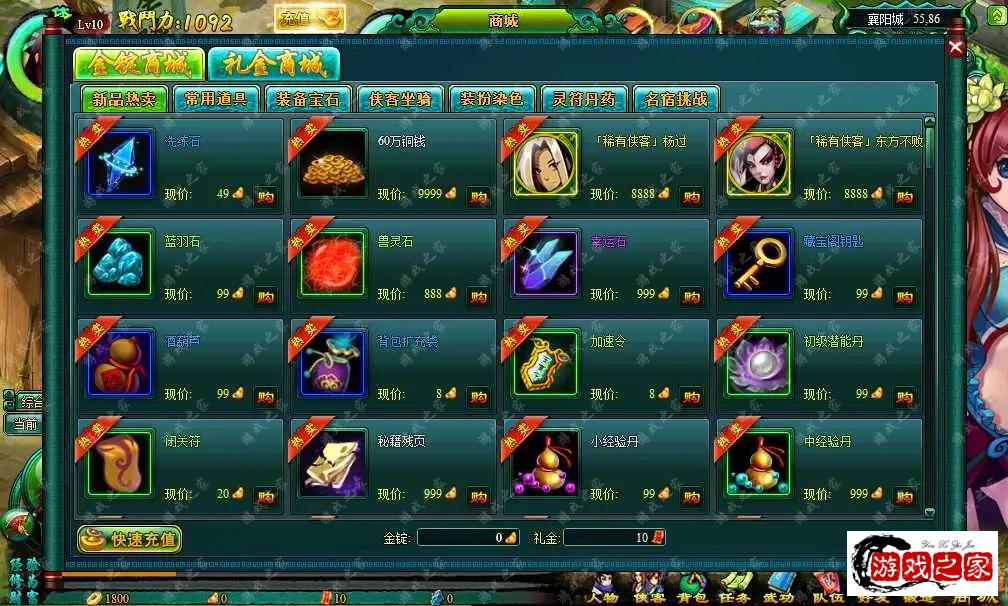Open the 任务 quest menu
Screen dimensions: 1008x606
[736, 590]
